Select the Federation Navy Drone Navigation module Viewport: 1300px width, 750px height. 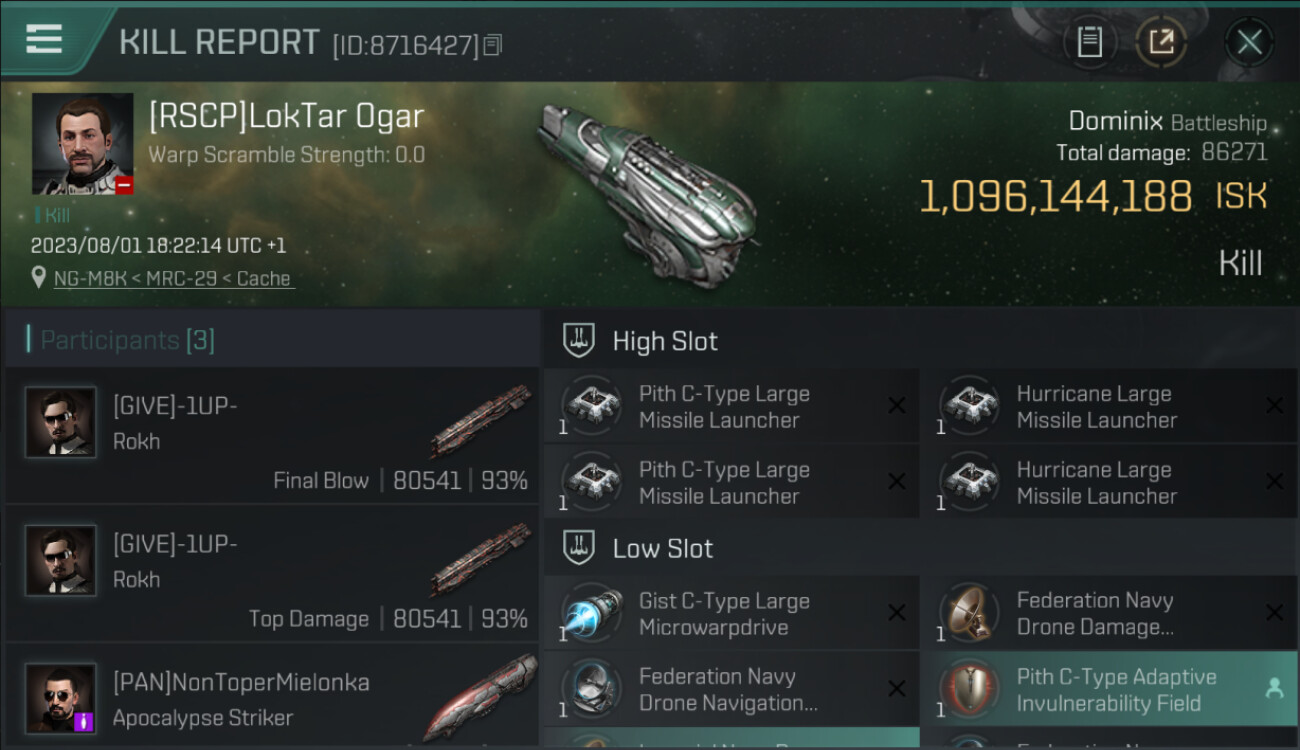[730, 690]
